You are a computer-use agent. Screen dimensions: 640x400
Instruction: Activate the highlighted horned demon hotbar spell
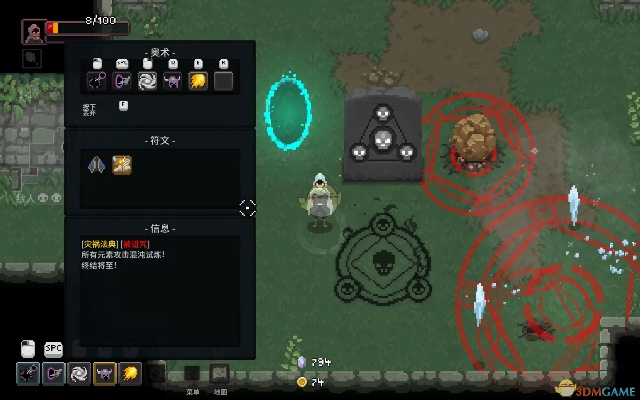[104, 374]
